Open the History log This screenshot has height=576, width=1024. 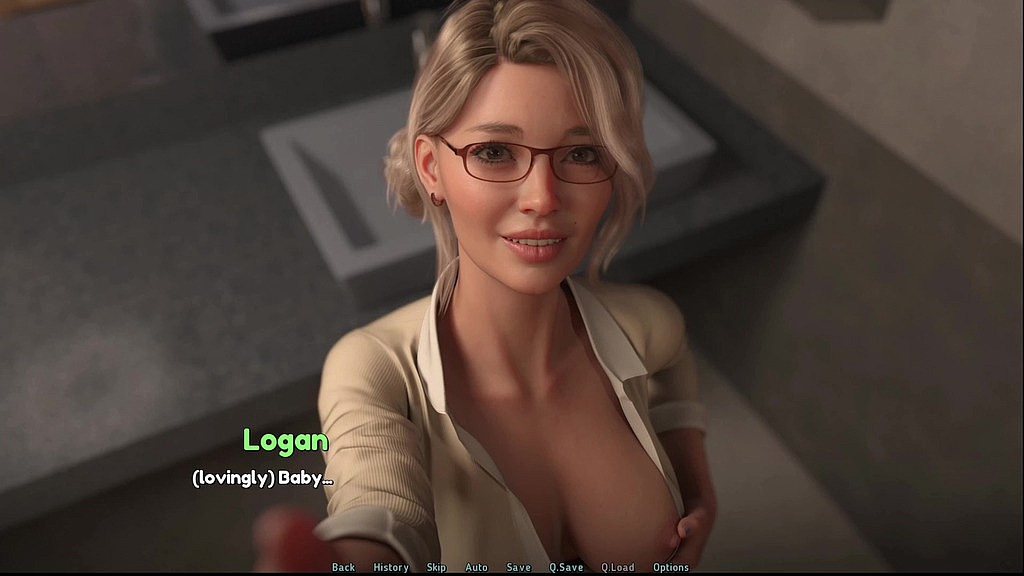coord(391,567)
